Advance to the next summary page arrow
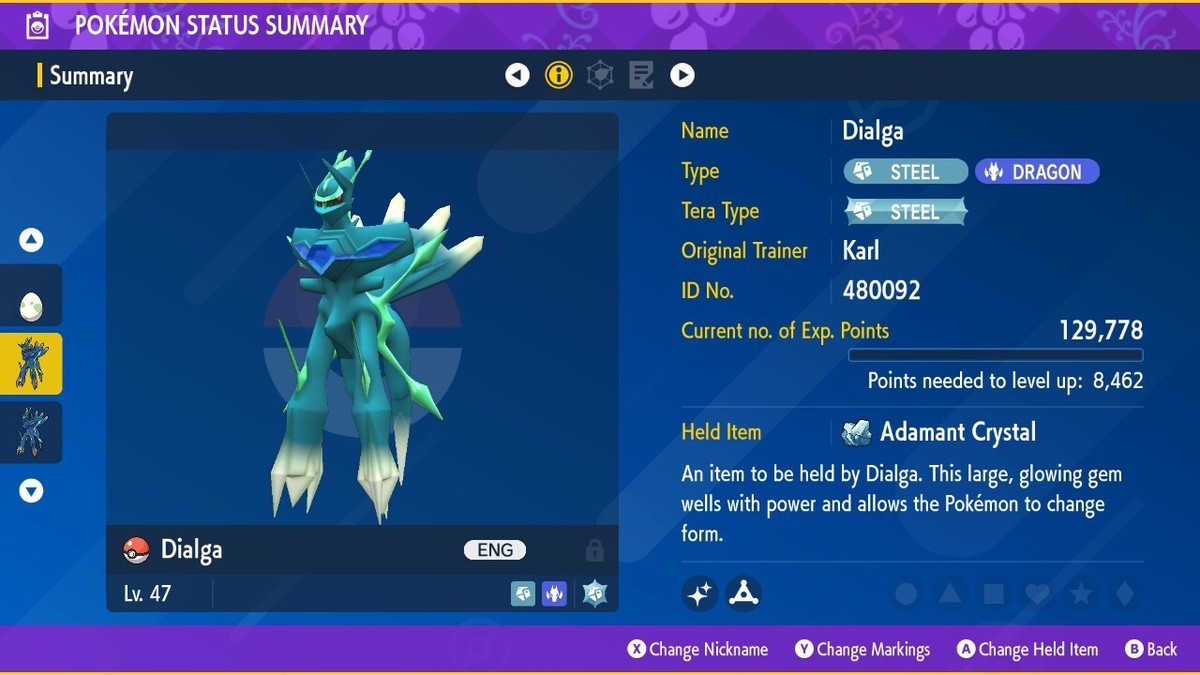The width and height of the screenshot is (1200, 675). (682, 75)
